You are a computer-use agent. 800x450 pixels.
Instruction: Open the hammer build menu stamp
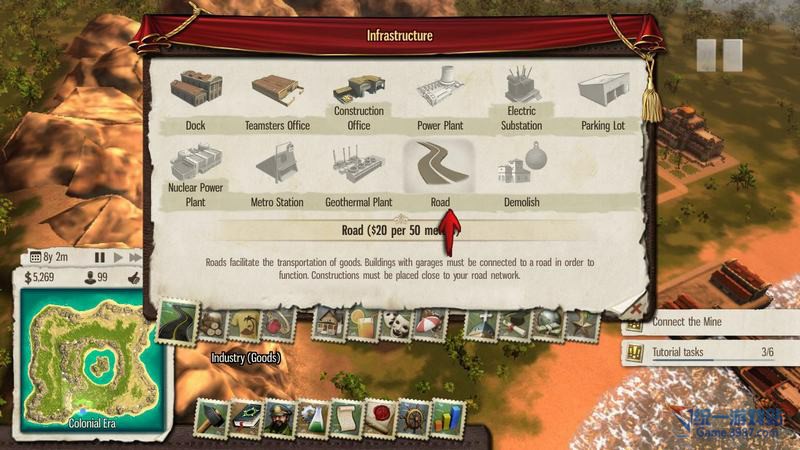click(211, 419)
